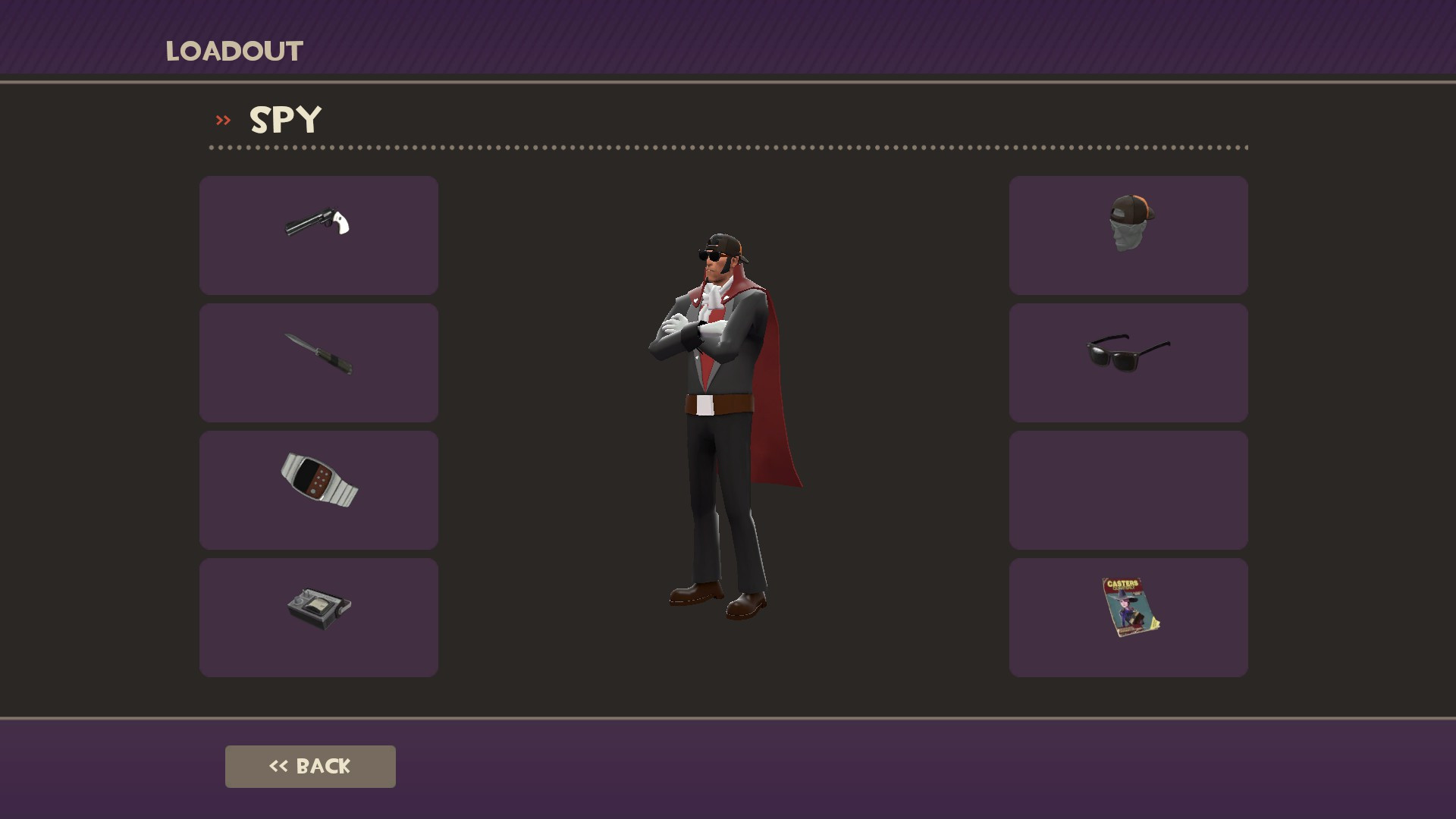Select the revolver primary weapon slot
This screenshot has width=1456, height=819.
[318, 235]
